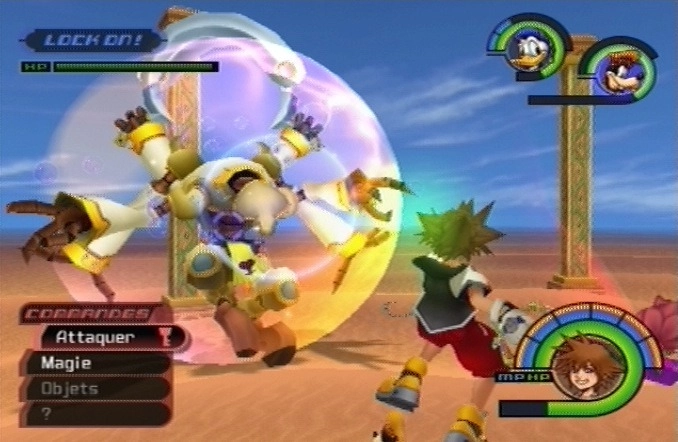
Task: Click Sora's portrait gauge
Action: click(578, 366)
